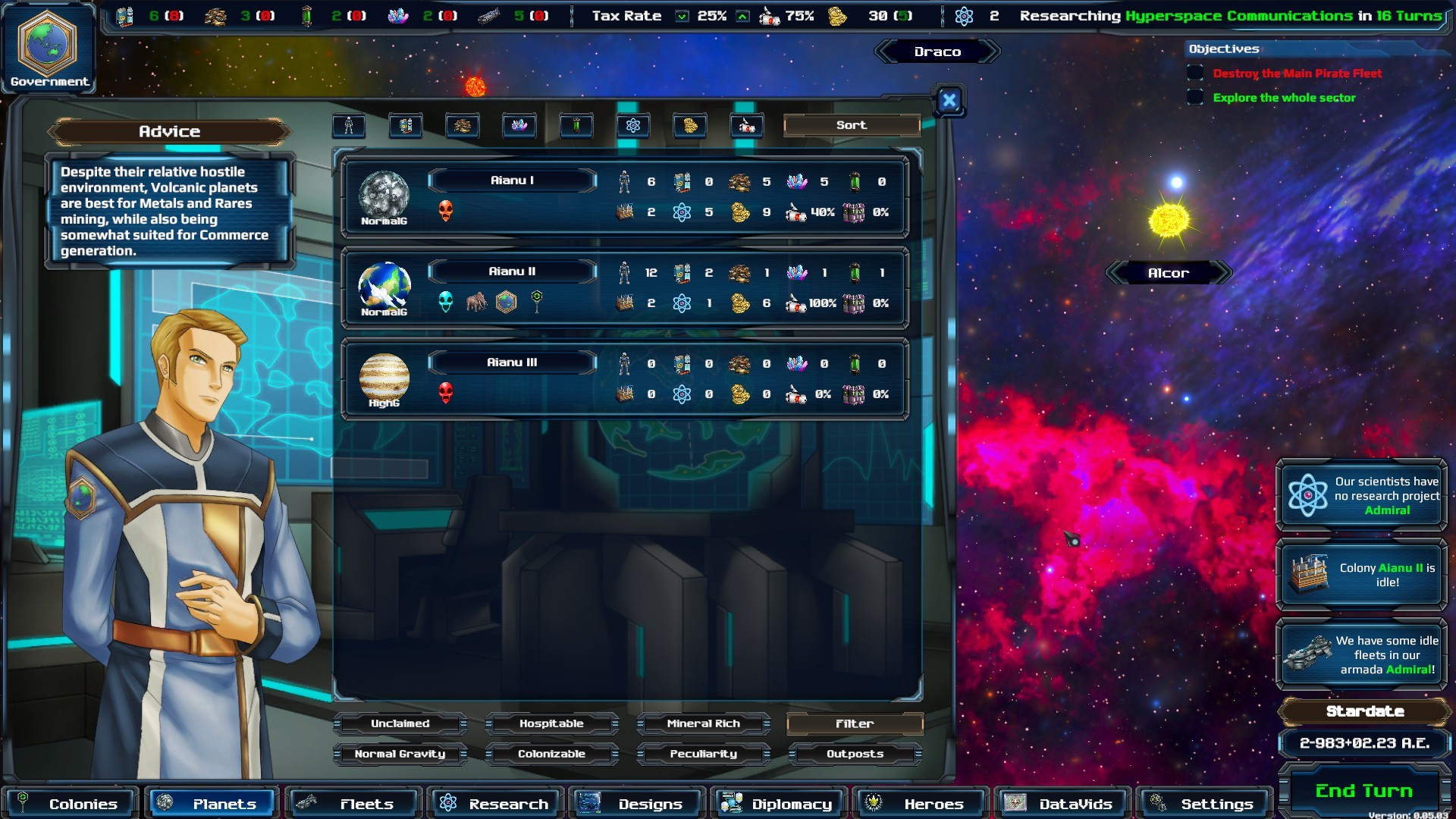Image resolution: width=1456 pixels, height=819 pixels.
Task: Open the no research project notification
Action: click(x=1363, y=495)
